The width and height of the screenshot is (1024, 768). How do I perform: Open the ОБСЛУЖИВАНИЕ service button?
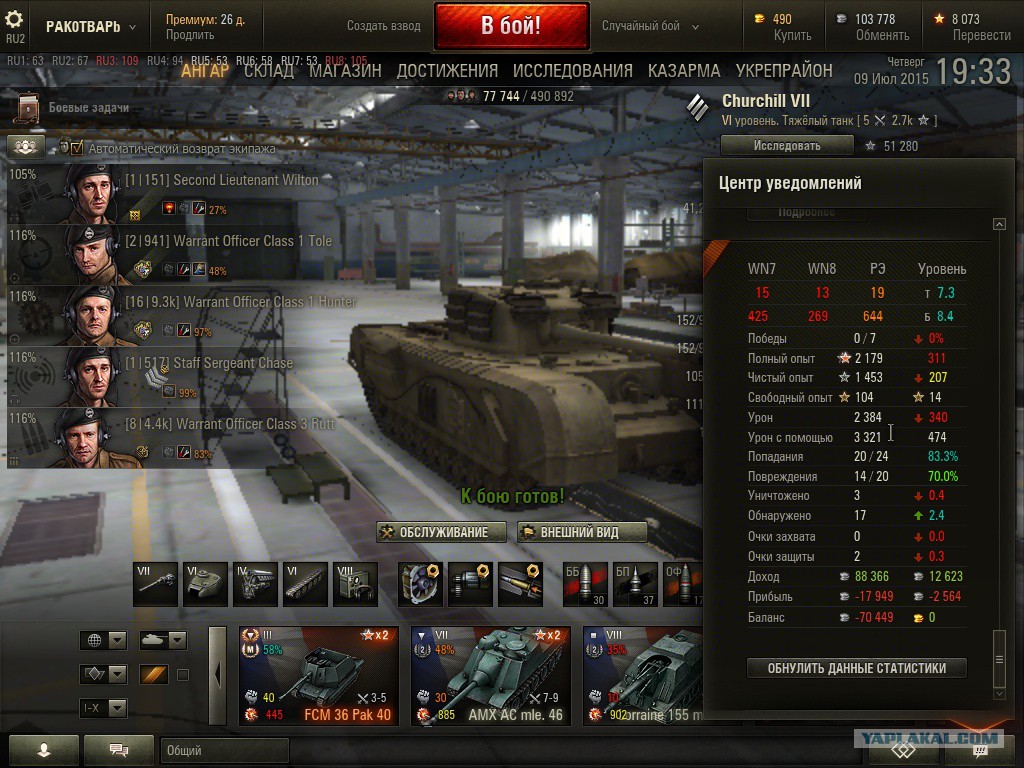point(442,532)
